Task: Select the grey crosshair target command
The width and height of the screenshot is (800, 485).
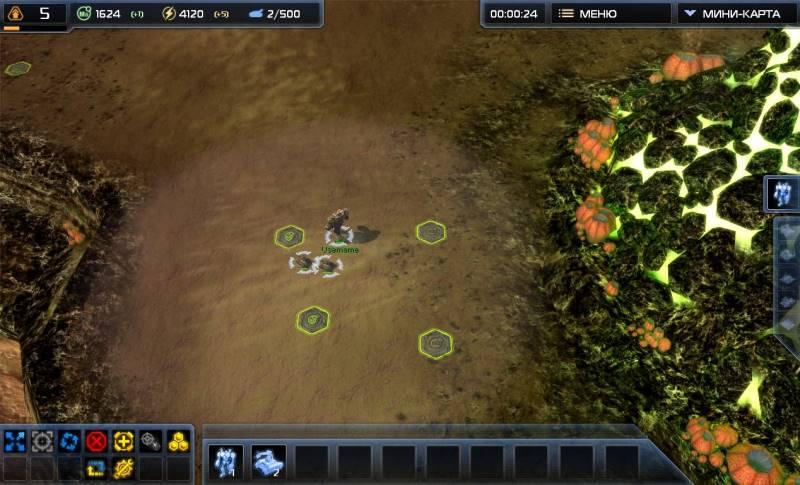Action: (x=42, y=441)
